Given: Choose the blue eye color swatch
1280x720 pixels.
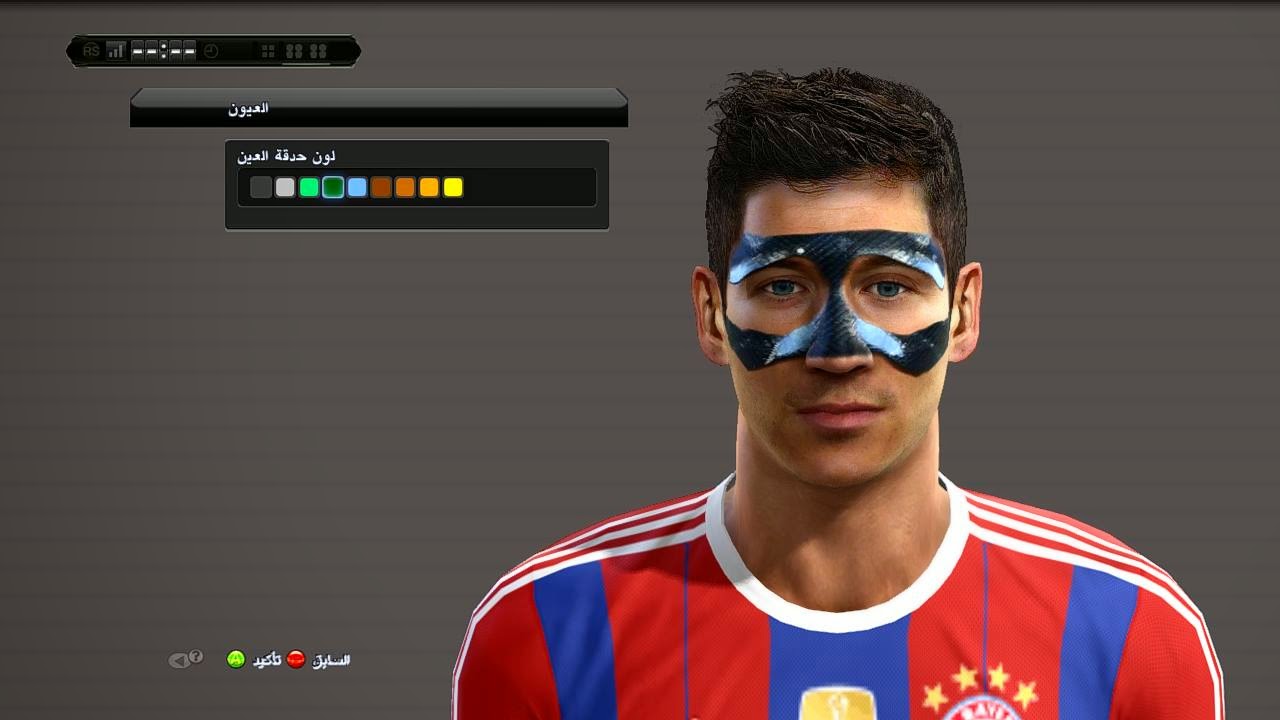Looking at the screenshot, I should click(x=357, y=187).
